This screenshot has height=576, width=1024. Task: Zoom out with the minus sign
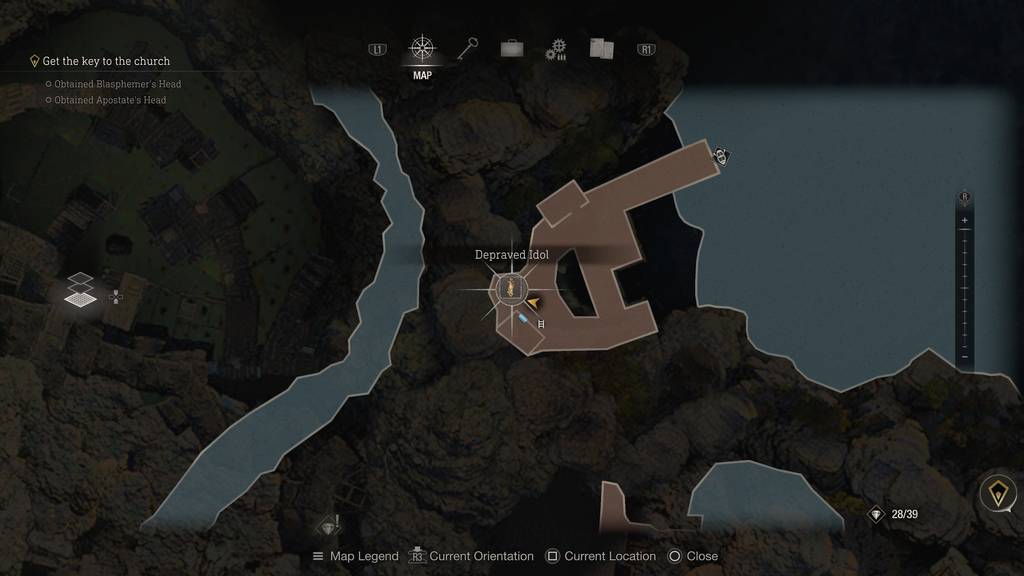pyautogui.click(x=964, y=357)
